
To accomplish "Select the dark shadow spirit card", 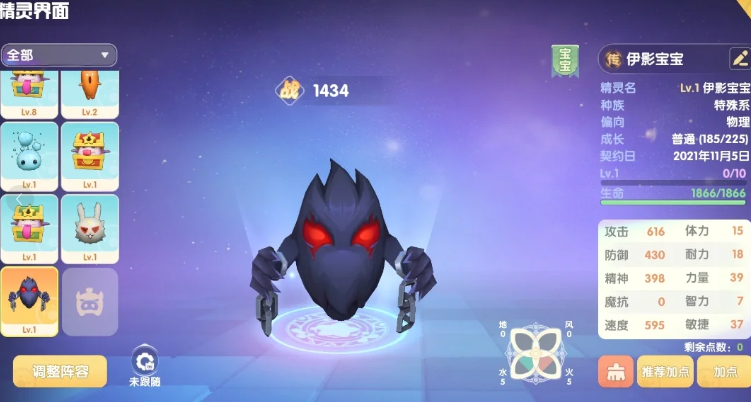I will tap(31, 298).
